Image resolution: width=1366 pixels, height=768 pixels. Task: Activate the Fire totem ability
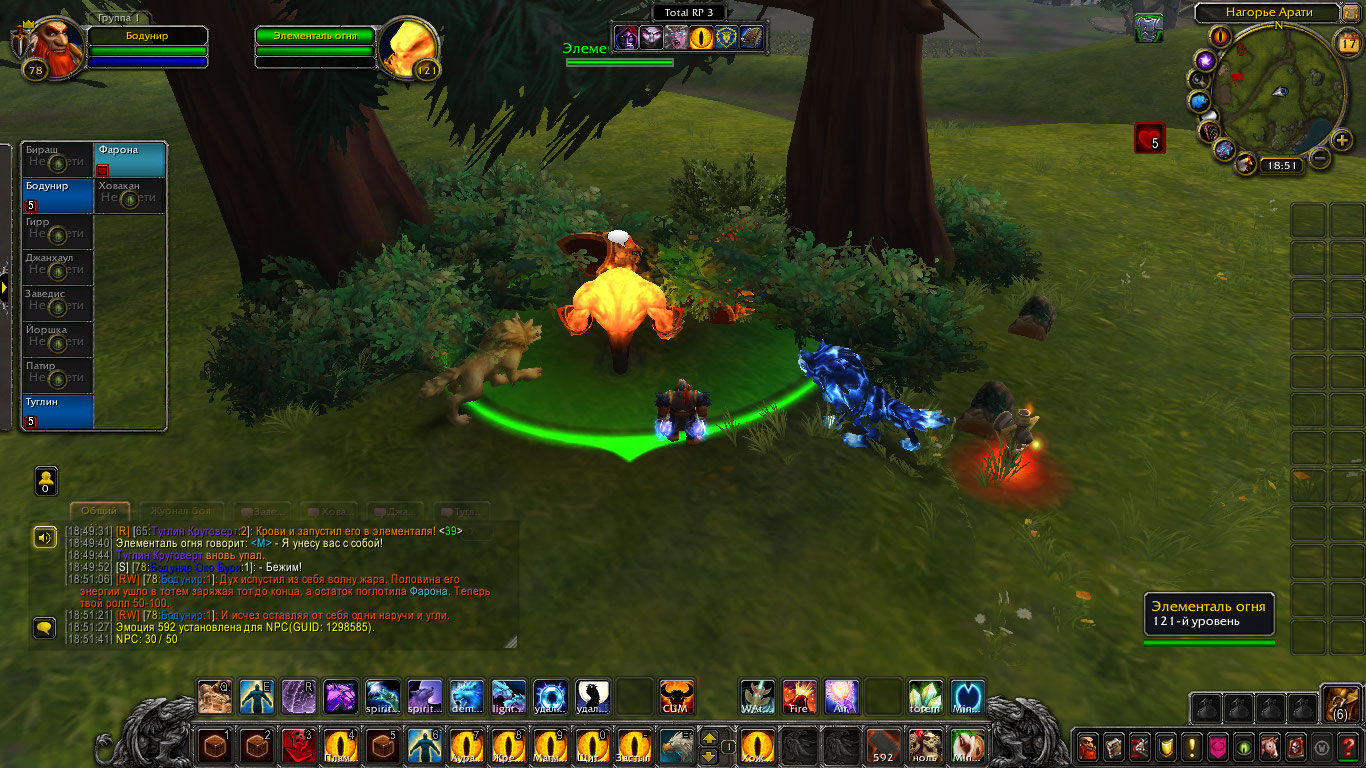pyautogui.click(x=799, y=696)
